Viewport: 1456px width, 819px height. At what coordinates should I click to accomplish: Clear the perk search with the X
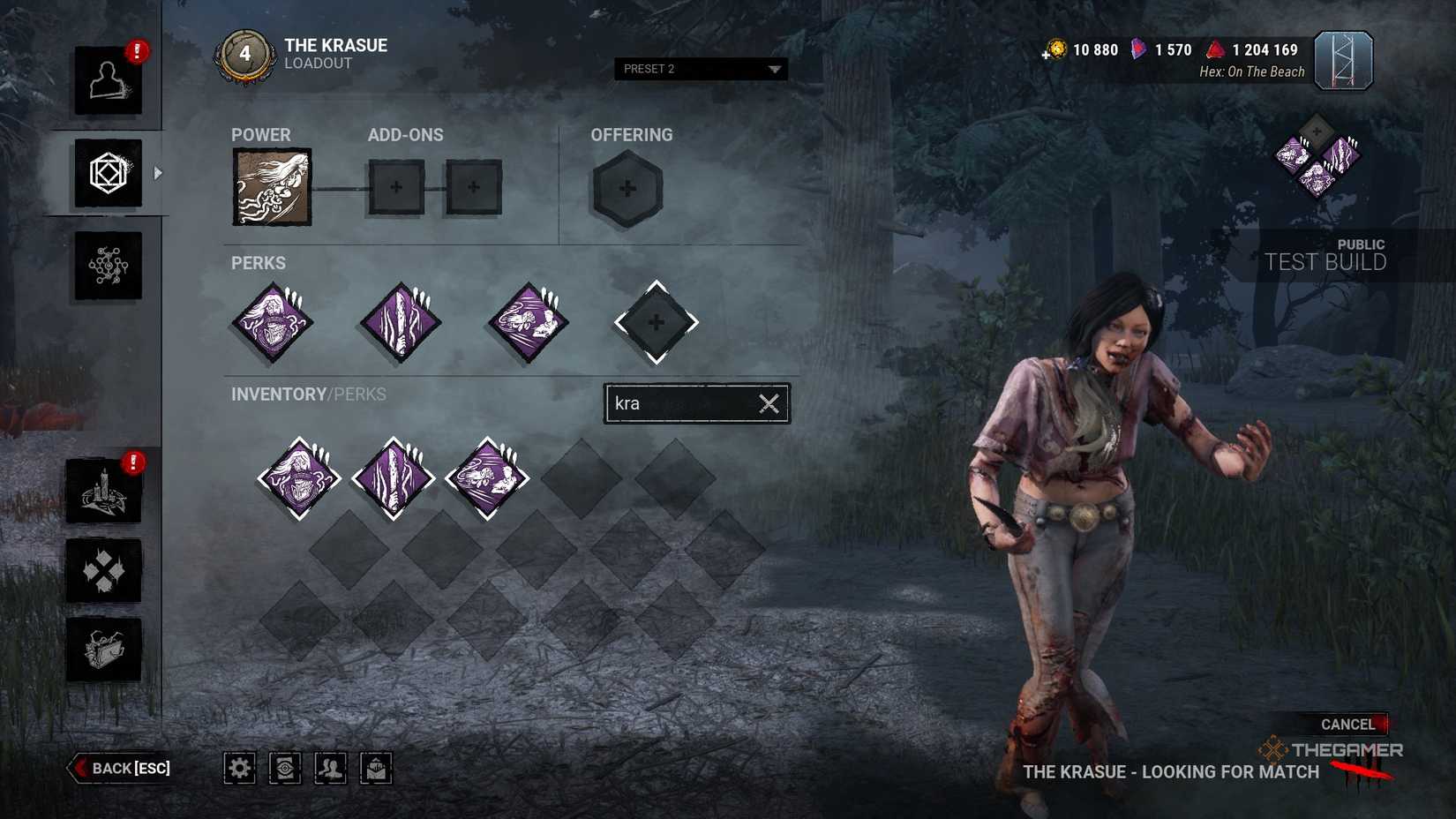pos(767,403)
